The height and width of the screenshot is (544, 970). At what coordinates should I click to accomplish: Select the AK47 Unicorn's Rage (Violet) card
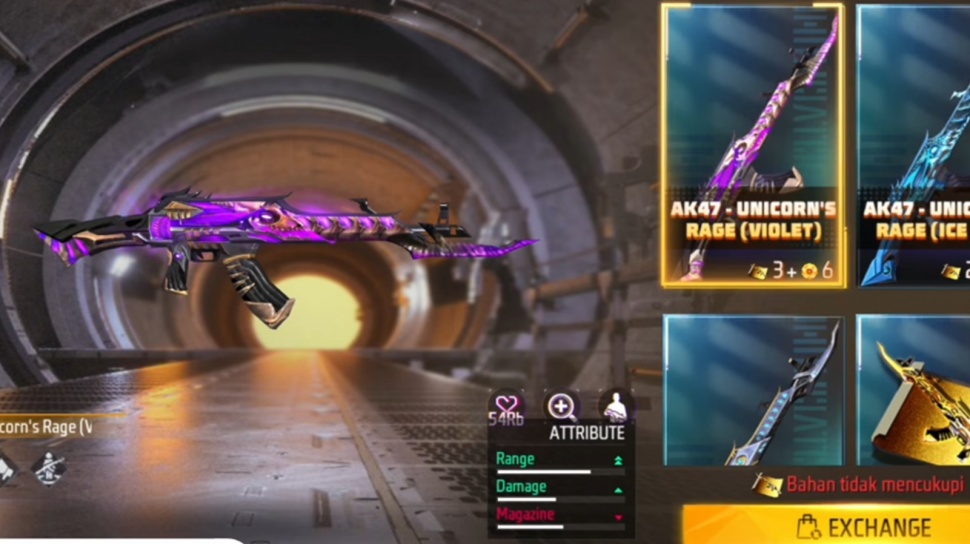(x=752, y=145)
